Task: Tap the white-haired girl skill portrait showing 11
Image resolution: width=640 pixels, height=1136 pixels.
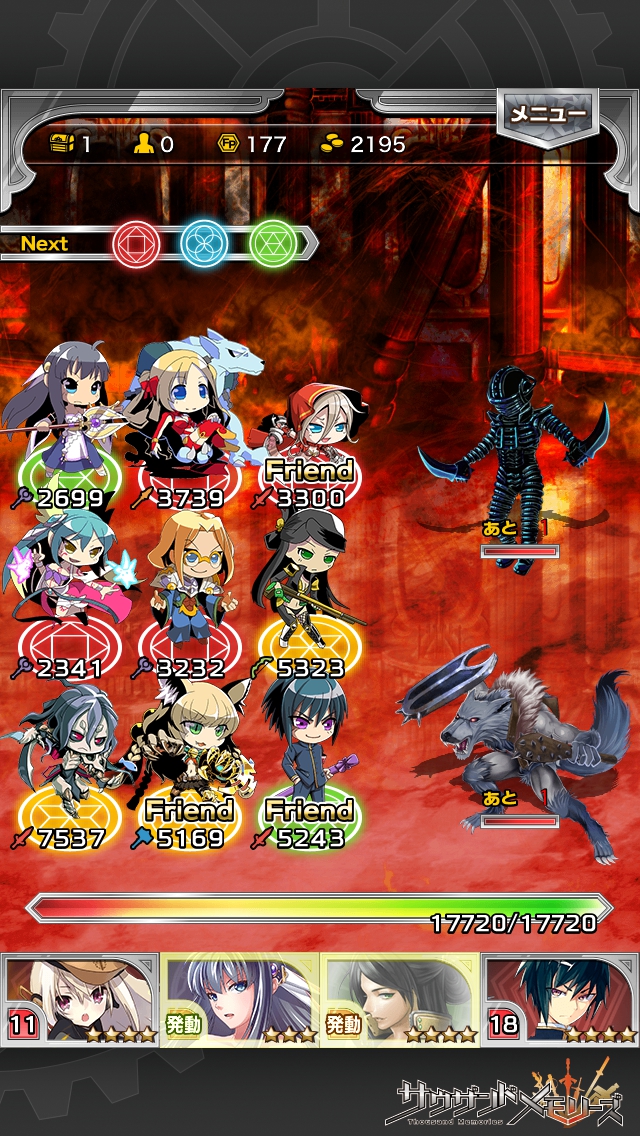Action: 80,998
